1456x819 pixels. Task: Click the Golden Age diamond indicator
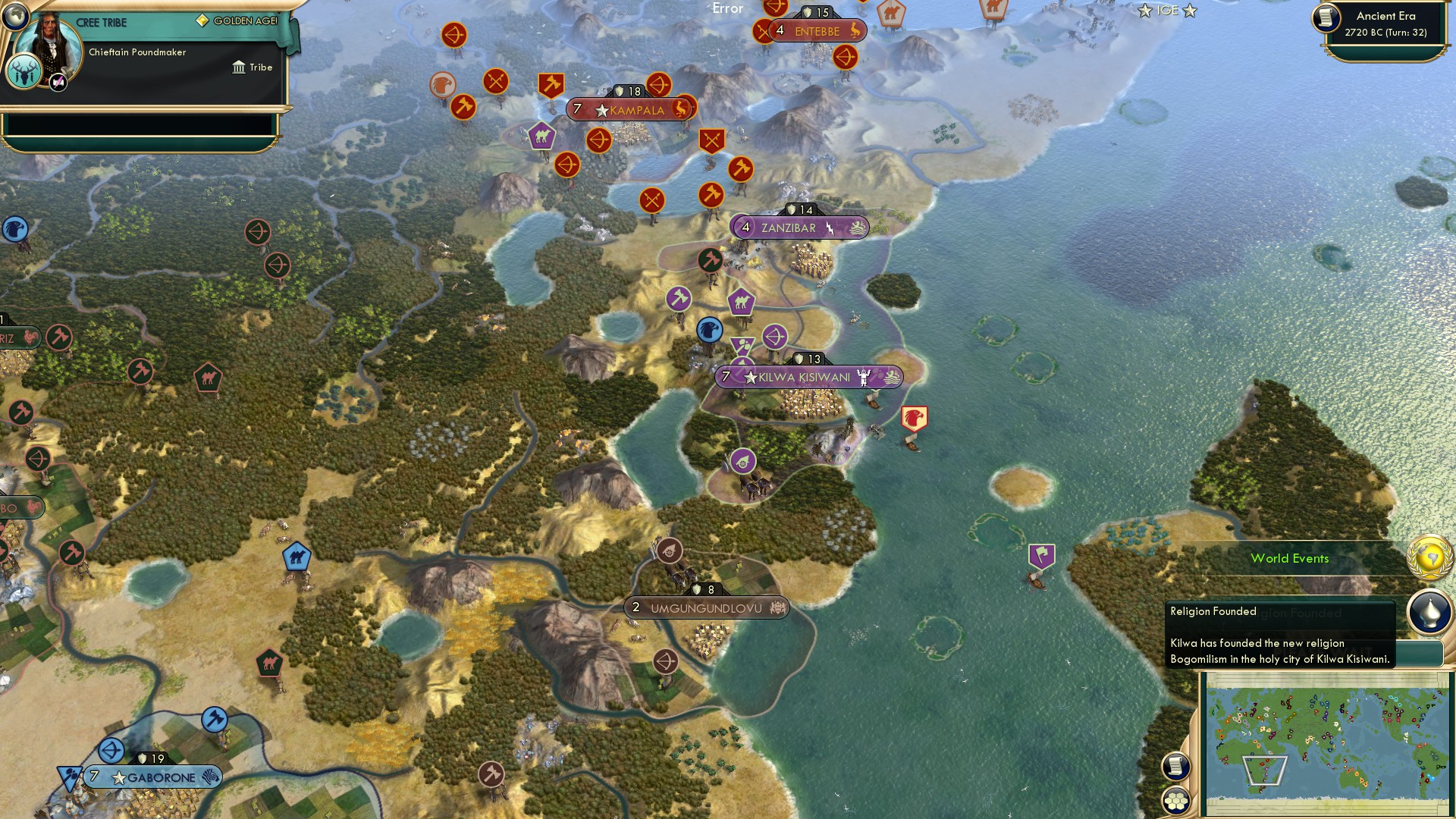202,18
